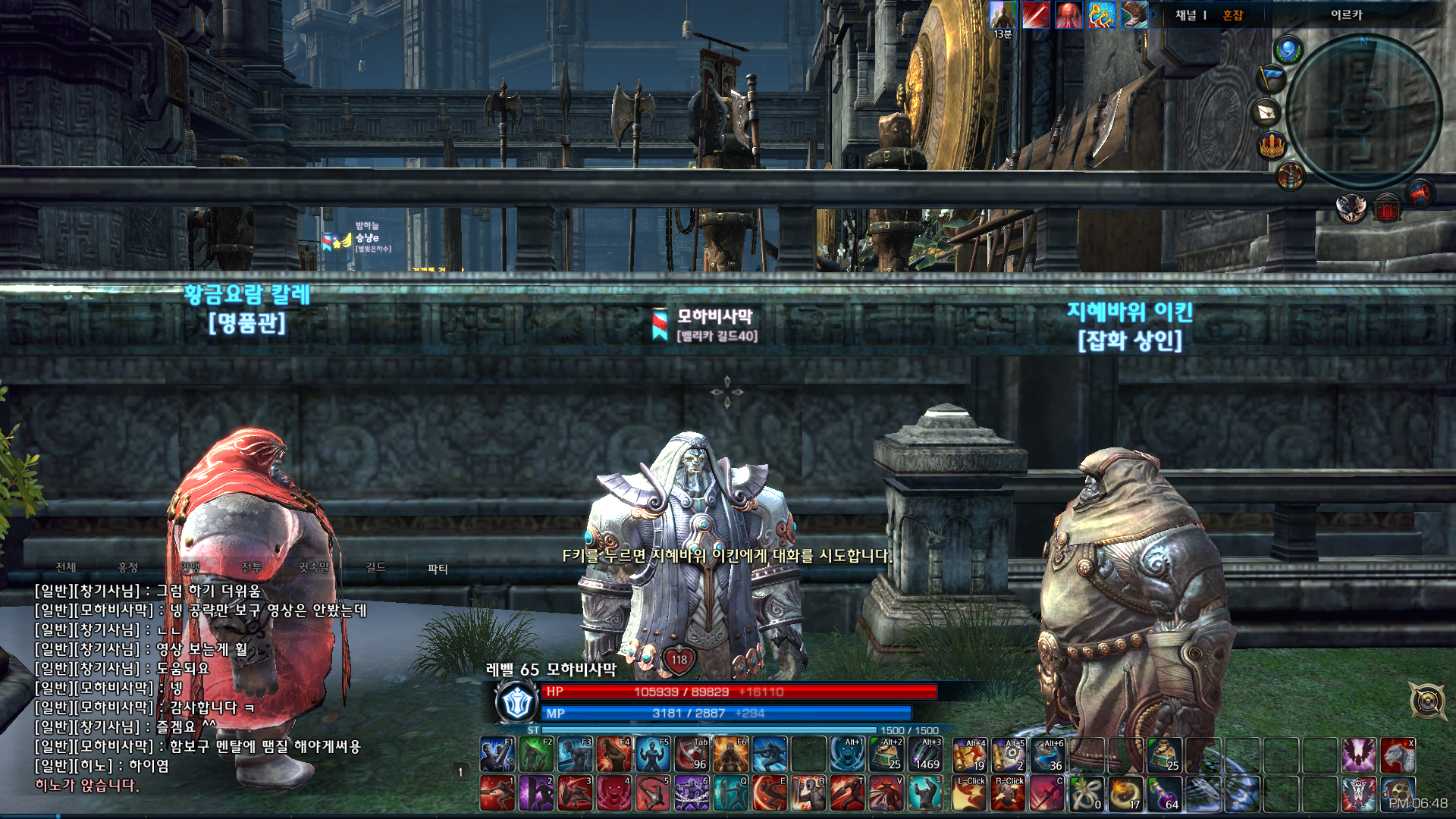The height and width of the screenshot is (819, 1456).
Task: Activate the Tab skill with 96 count
Action: (692, 755)
